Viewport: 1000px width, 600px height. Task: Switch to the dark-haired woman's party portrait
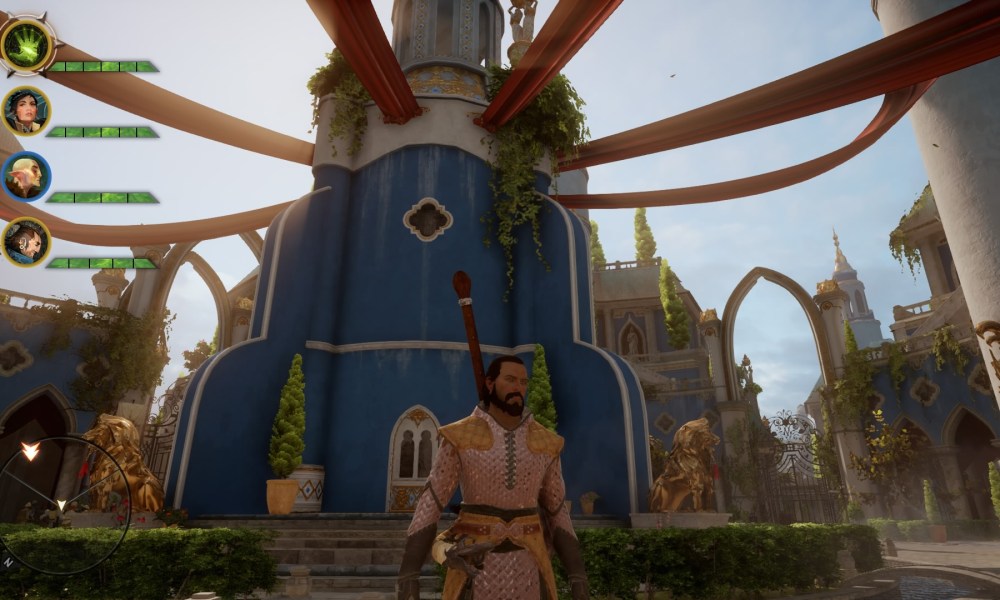pyautogui.click(x=26, y=111)
